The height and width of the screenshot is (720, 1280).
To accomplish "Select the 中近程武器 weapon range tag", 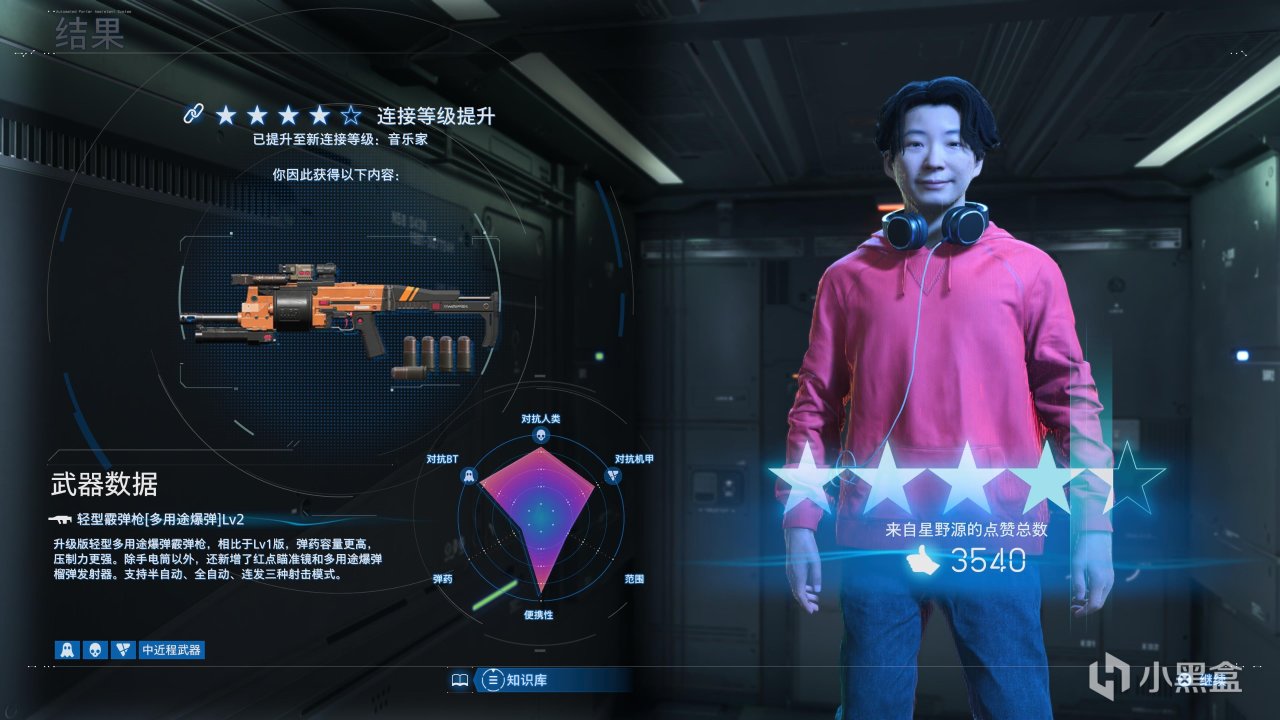I will point(171,650).
